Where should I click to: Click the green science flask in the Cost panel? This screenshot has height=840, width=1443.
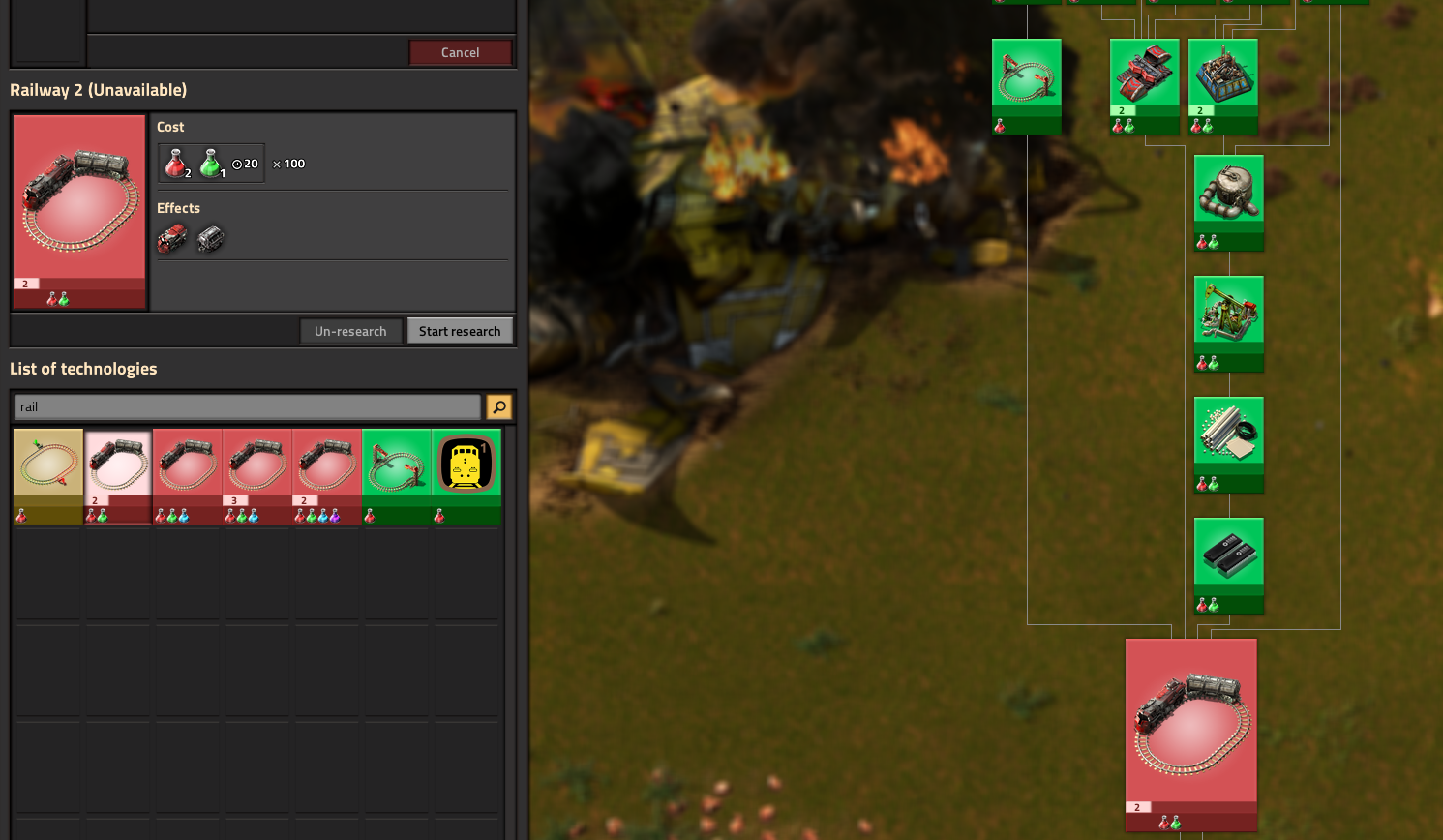(208, 163)
